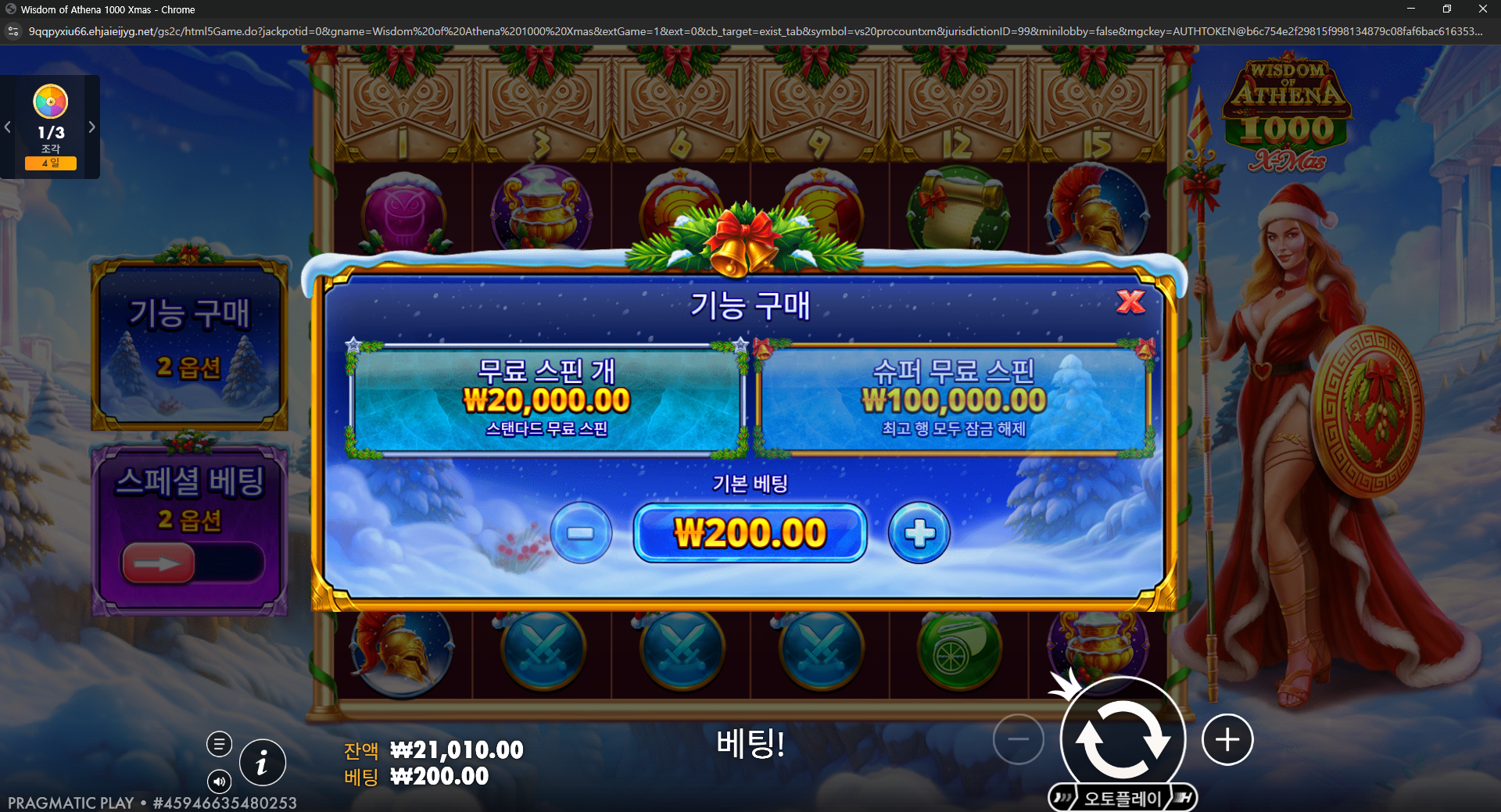Open the 오토플레이 autoplay settings
Image resolution: width=1501 pixels, height=812 pixels.
point(1123,798)
